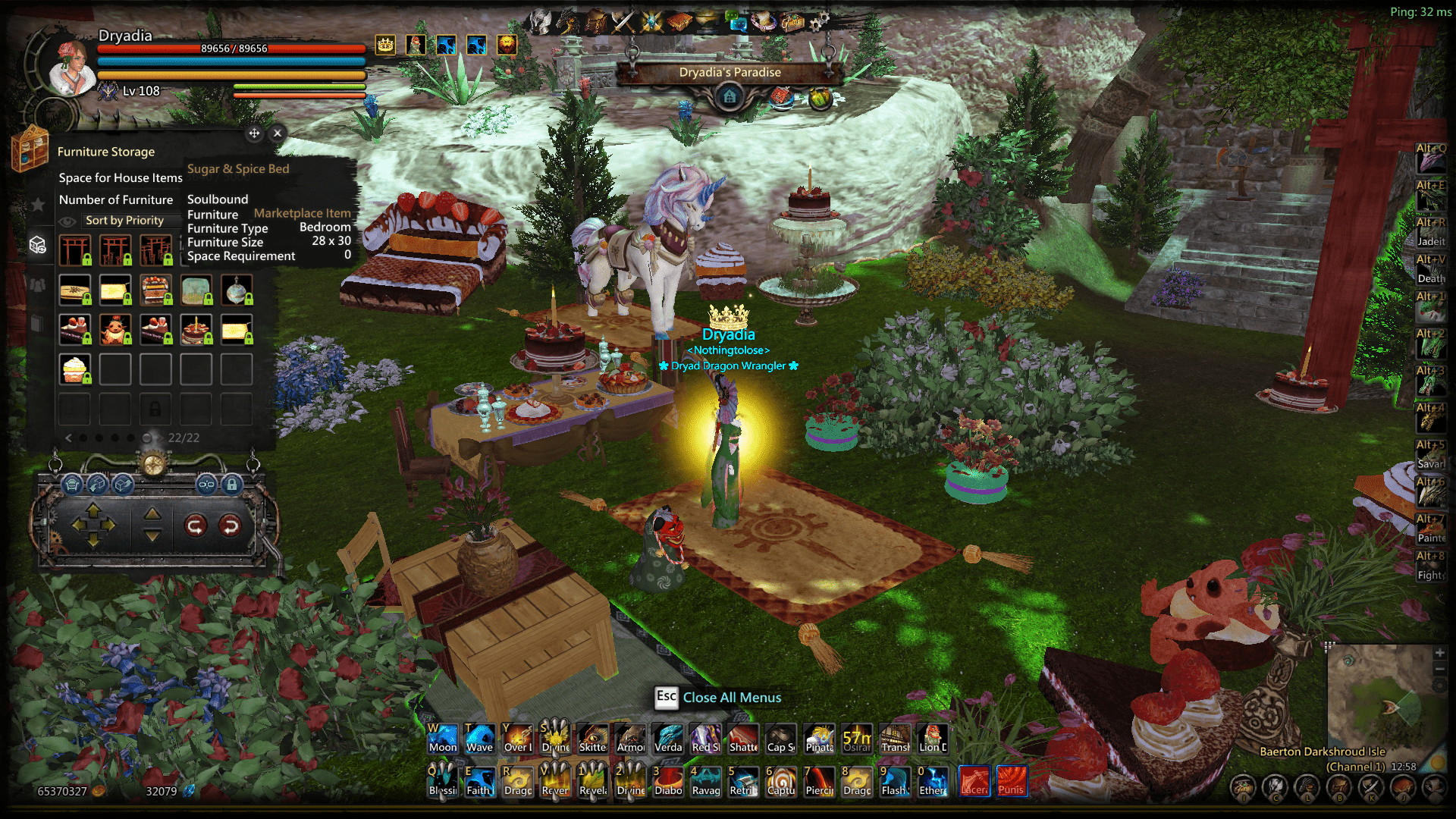
Task: Click the house icon under Dryadia's Paradise
Action: click(x=730, y=97)
